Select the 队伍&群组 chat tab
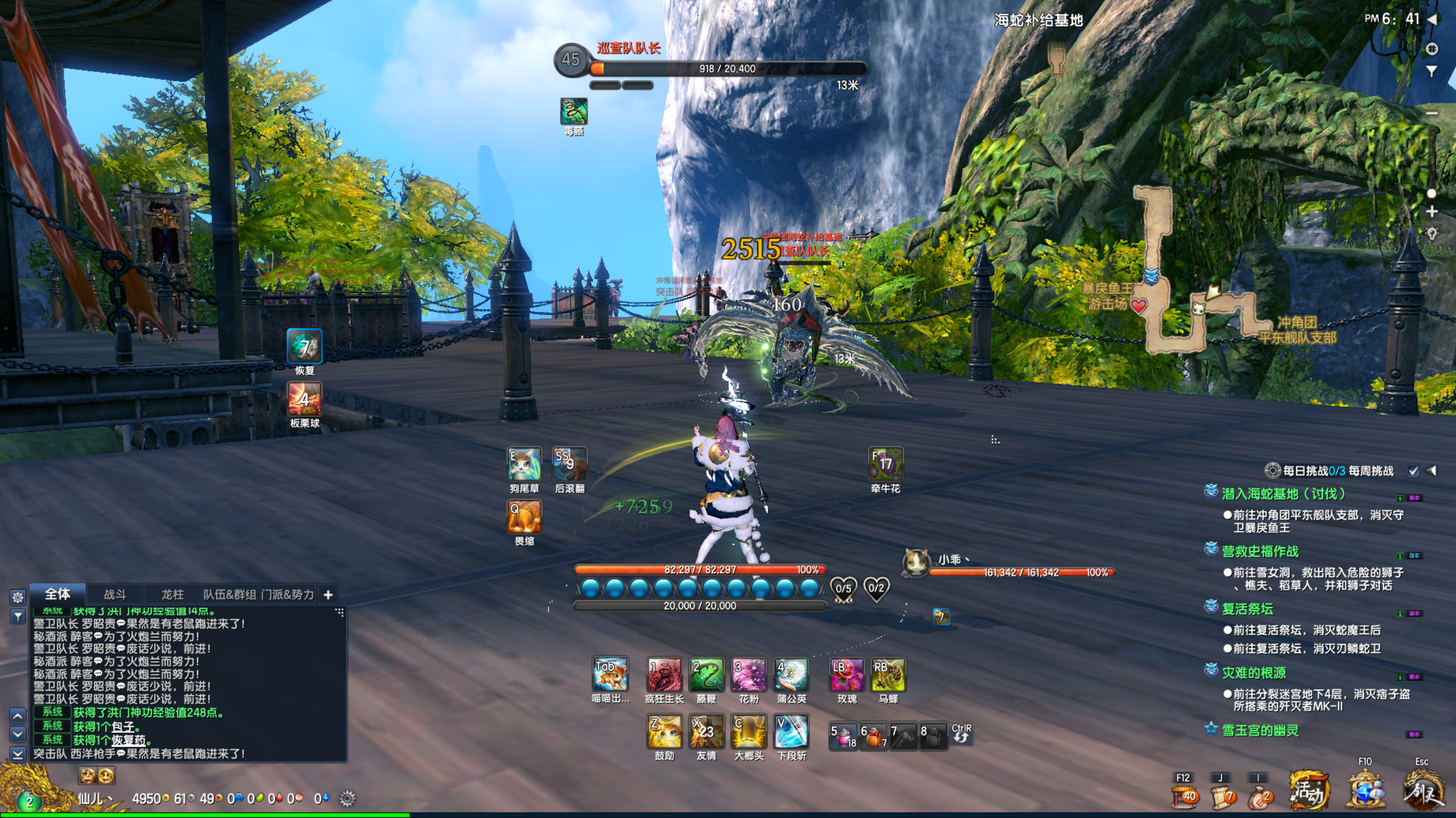 (230, 595)
